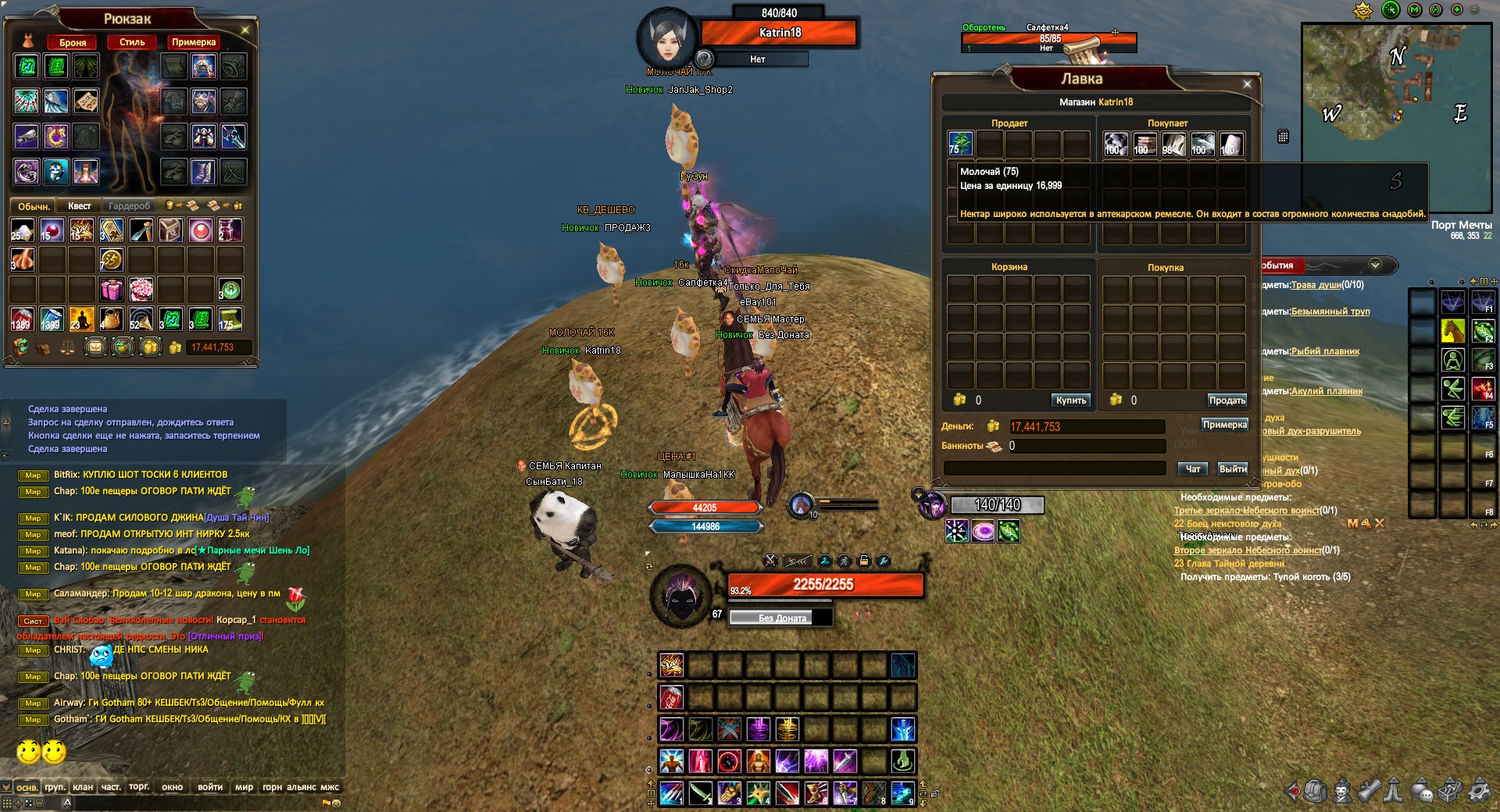This screenshot has height=812, width=1500.
Task: Open the Примерка preview in the shop
Action: click(1224, 425)
